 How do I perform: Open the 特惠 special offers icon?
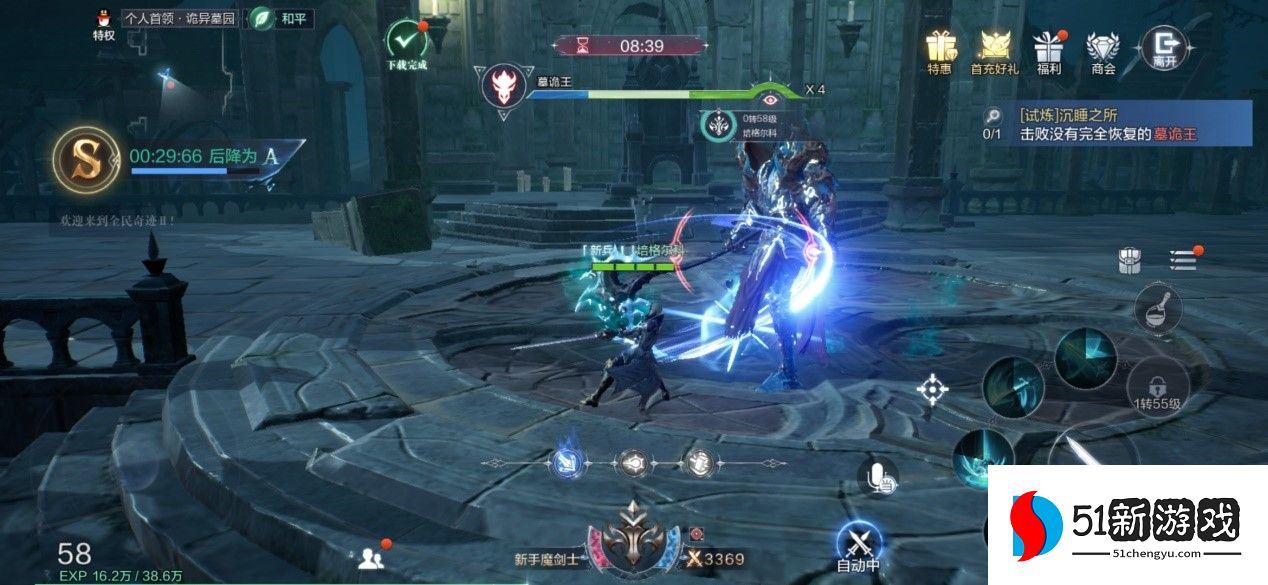pos(939,48)
